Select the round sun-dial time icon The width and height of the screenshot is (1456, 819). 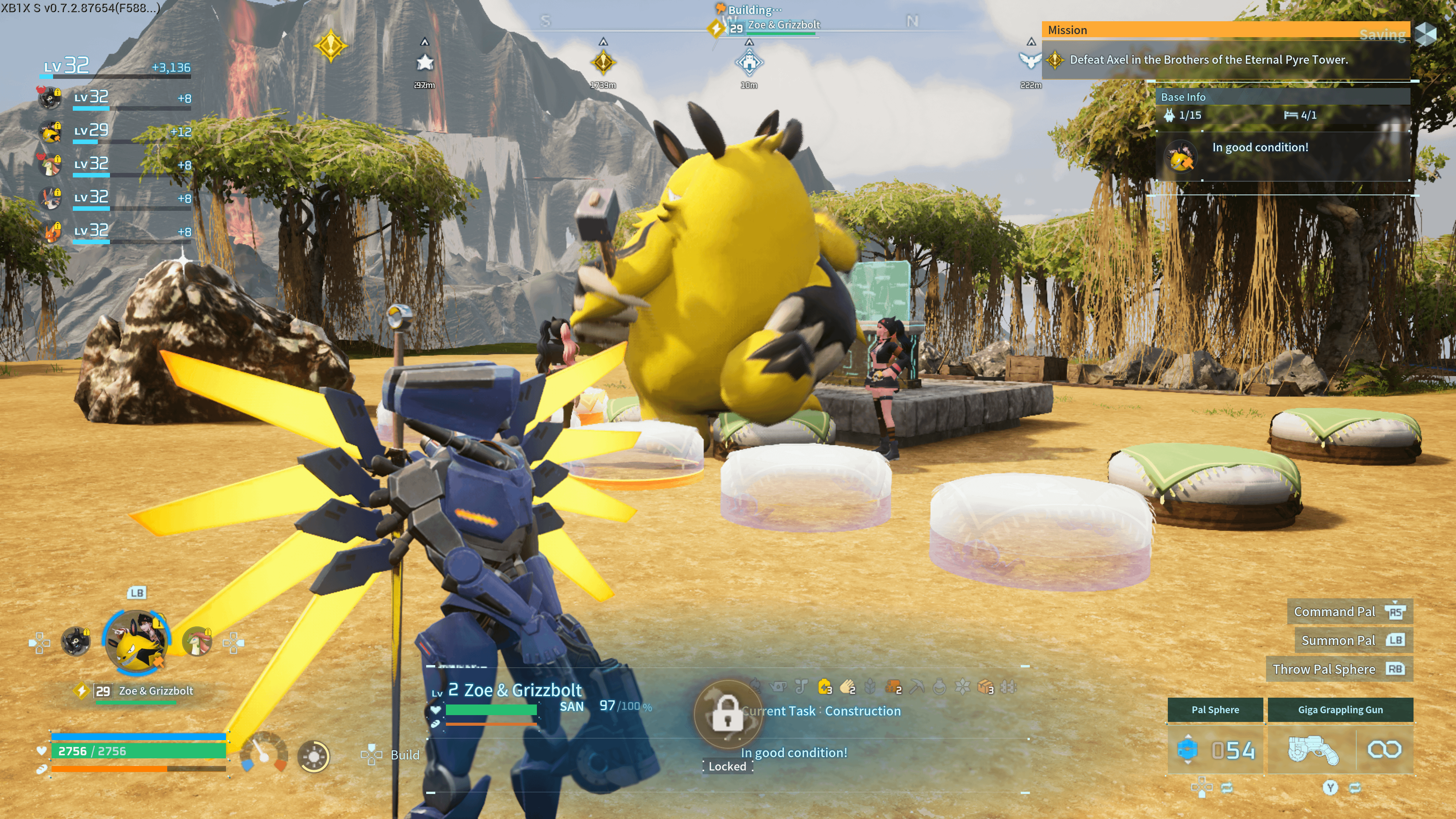click(x=314, y=756)
